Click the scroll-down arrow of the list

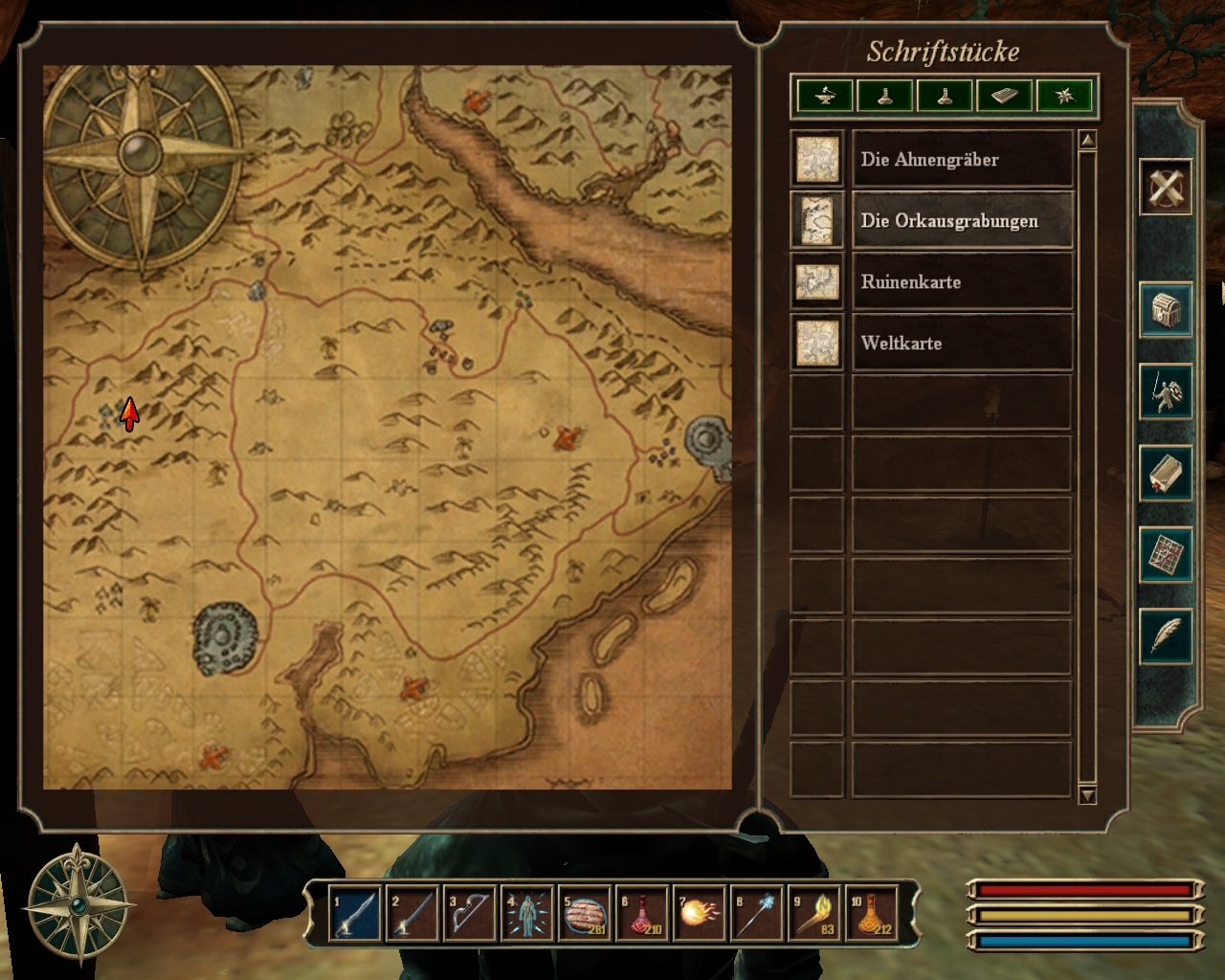(1087, 794)
